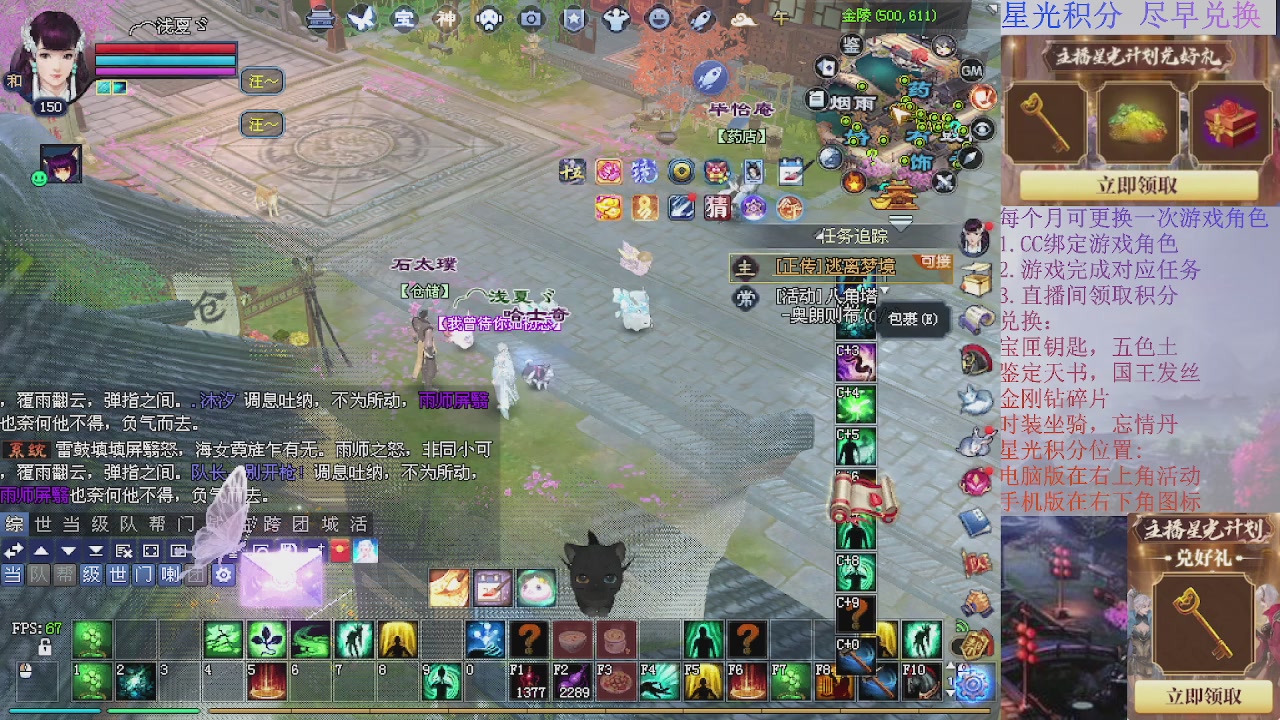
Task: Open the chat settings gear icon
Action: (223, 575)
